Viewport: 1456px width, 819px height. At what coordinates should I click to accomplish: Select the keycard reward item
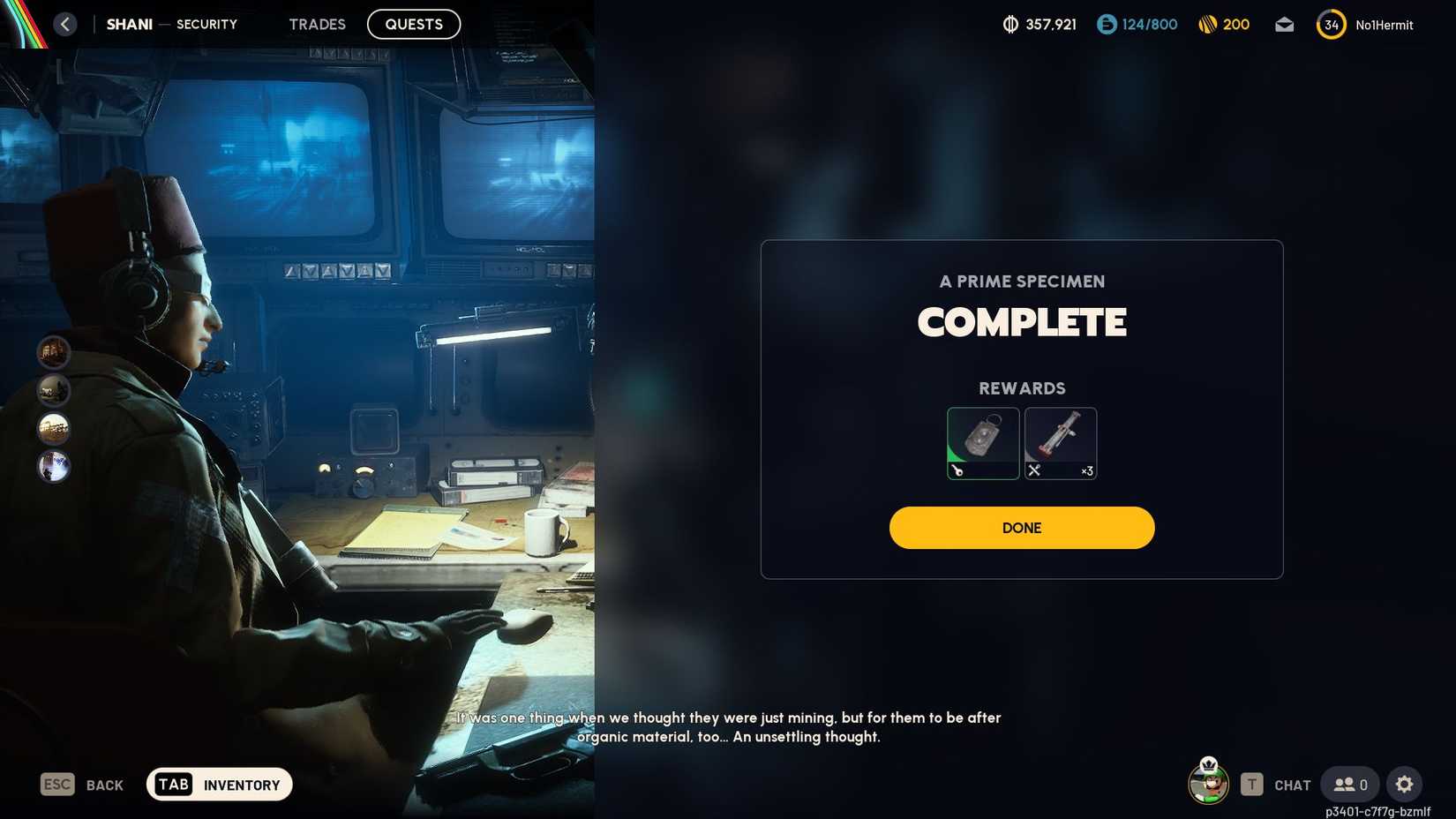[x=983, y=441]
